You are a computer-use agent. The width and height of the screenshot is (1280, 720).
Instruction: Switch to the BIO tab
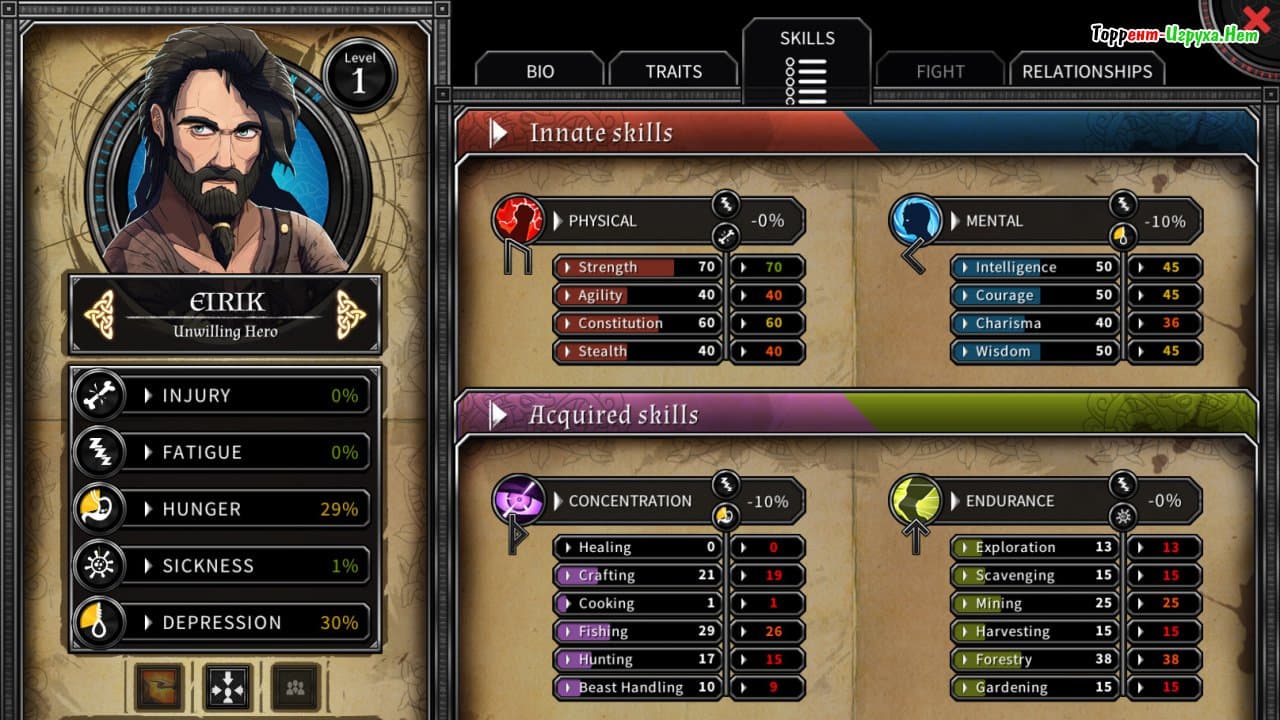pos(540,71)
